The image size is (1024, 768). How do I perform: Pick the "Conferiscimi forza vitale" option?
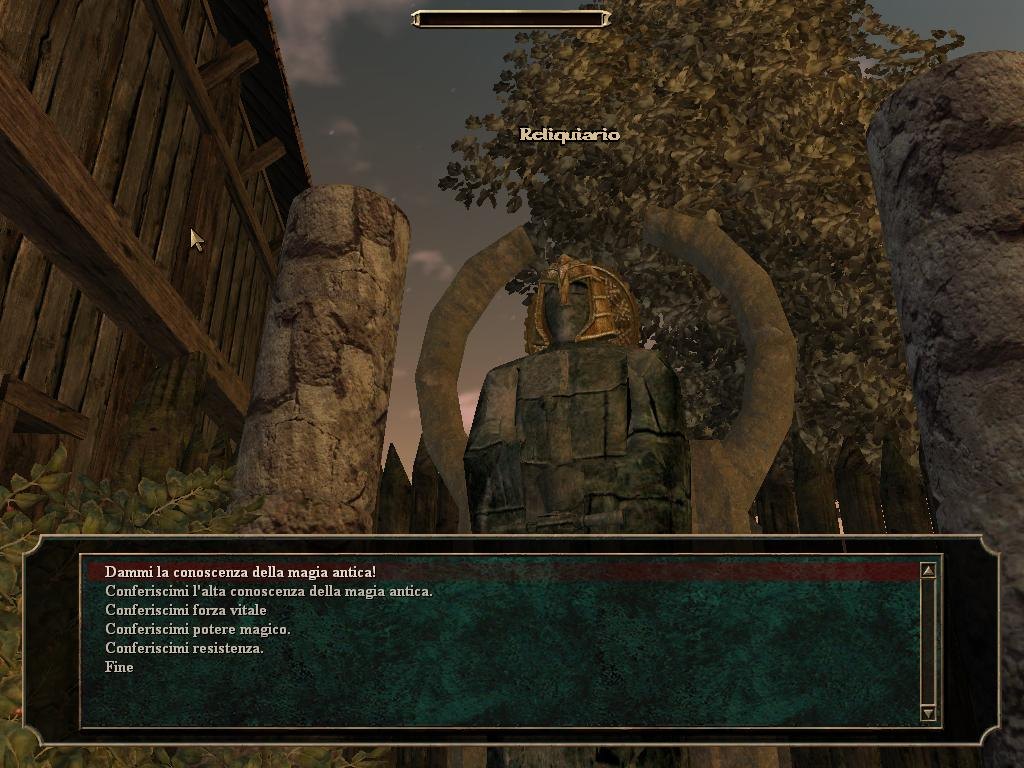click(186, 610)
